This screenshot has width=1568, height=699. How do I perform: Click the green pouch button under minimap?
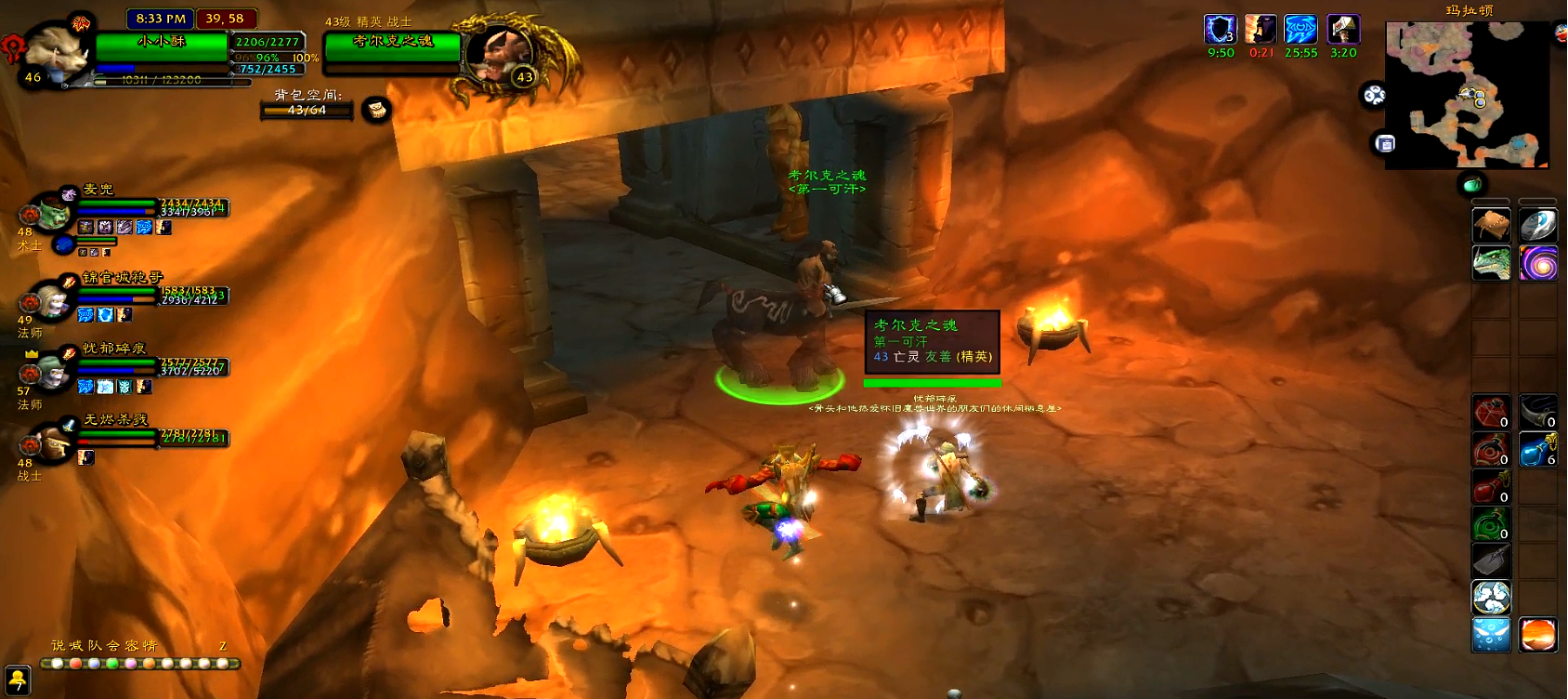click(1472, 184)
